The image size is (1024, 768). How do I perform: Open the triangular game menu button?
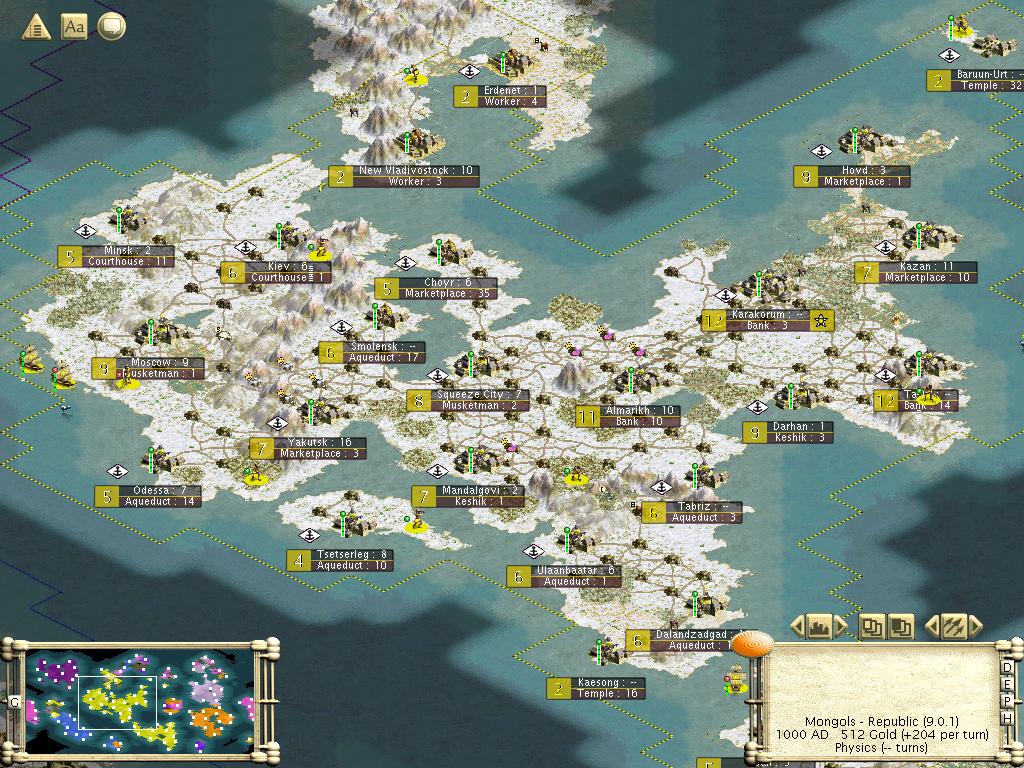pyautogui.click(x=36, y=27)
